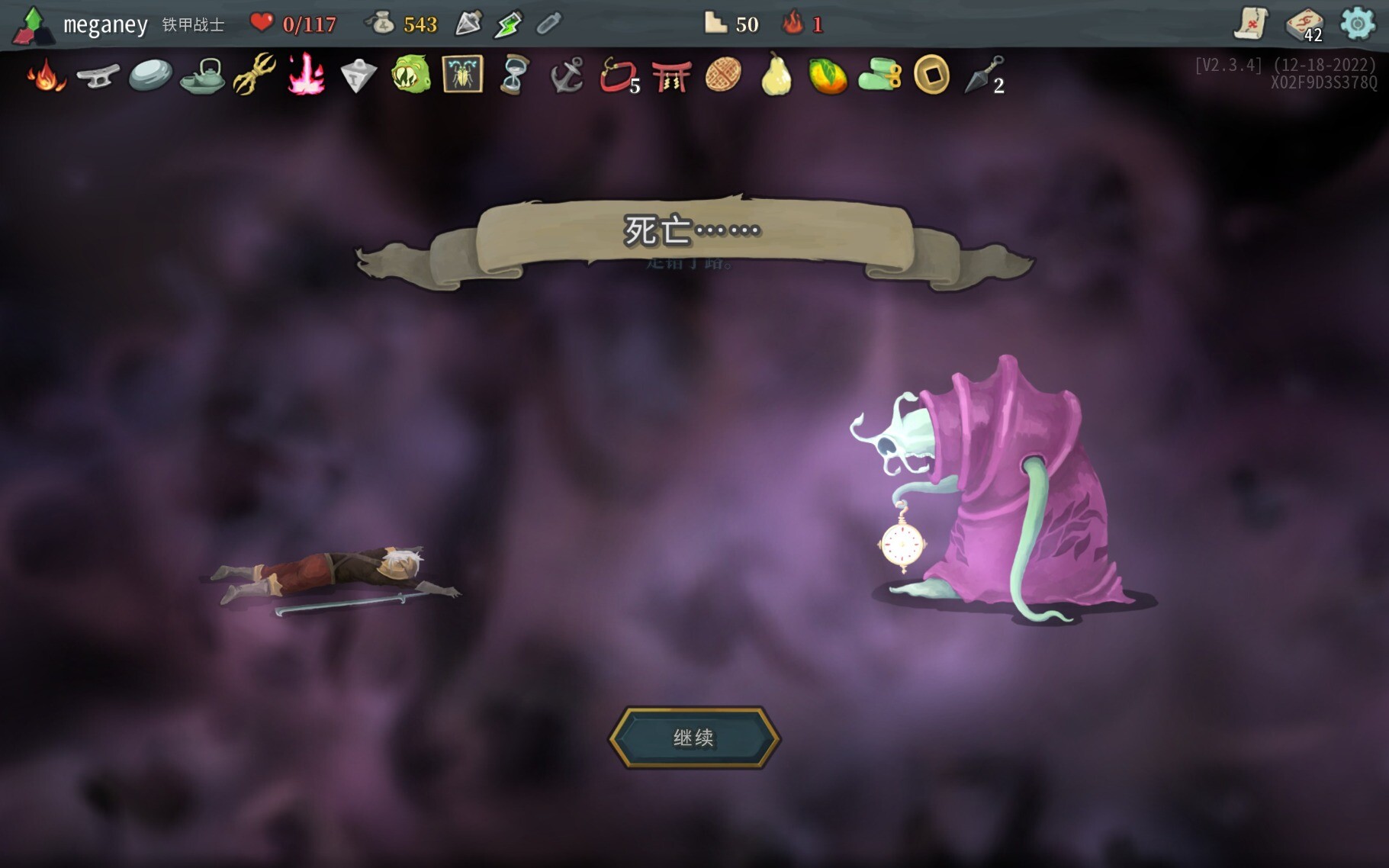
Task: Inspect the smooth gray stone relic
Action: point(150,76)
